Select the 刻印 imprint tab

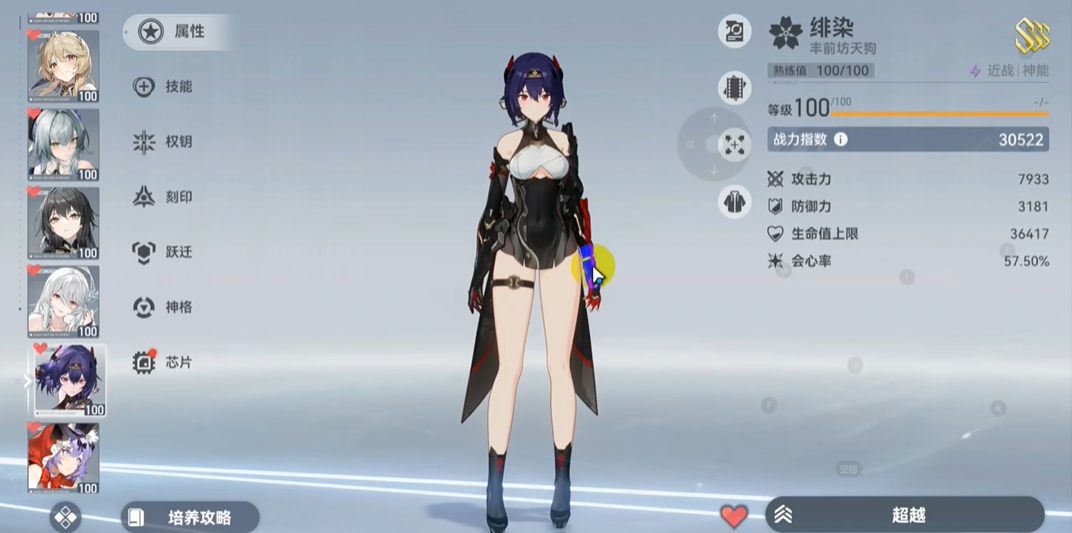163,197
